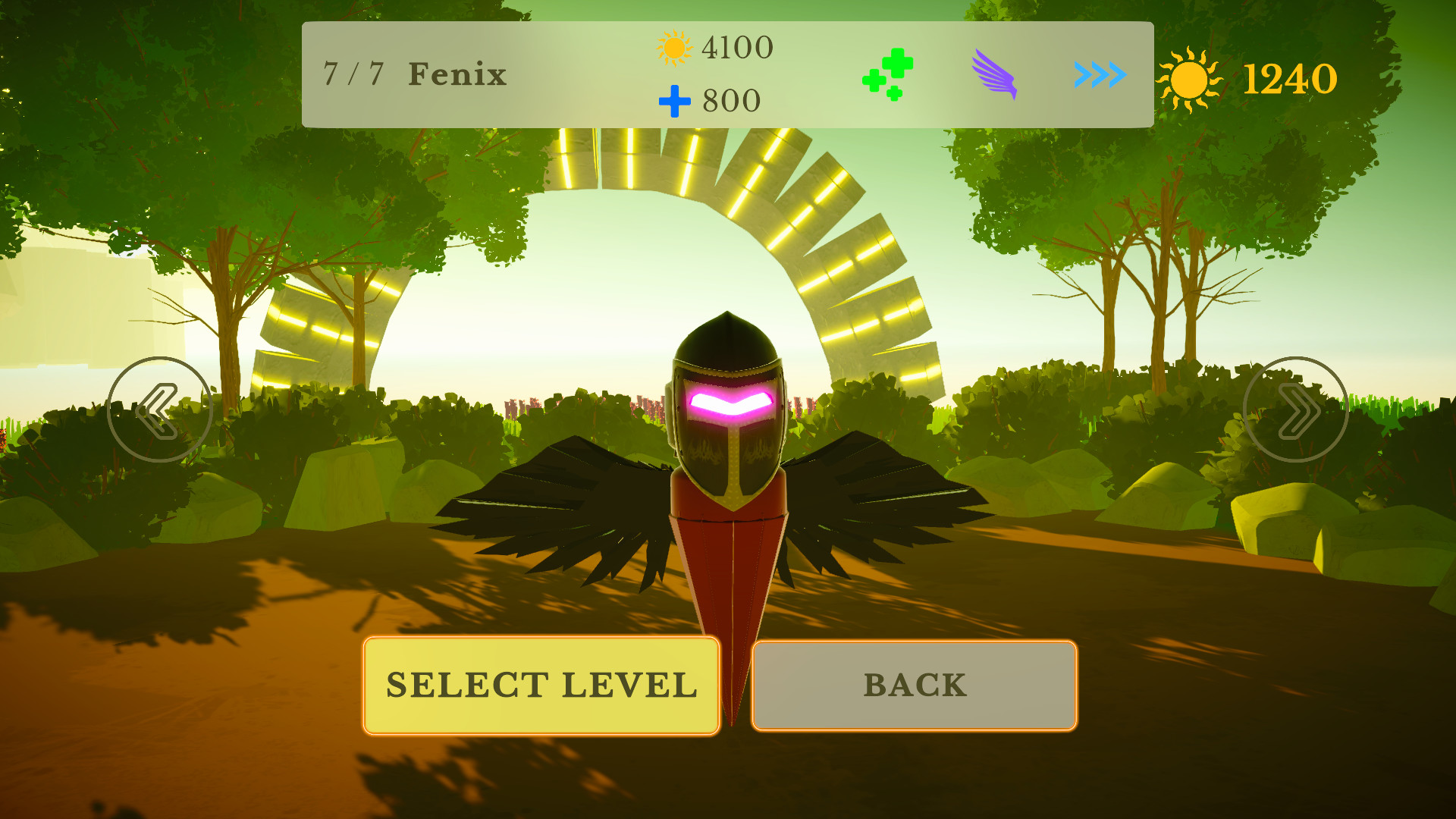
Task: Click the Fenix name label
Action: pos(456,74)
